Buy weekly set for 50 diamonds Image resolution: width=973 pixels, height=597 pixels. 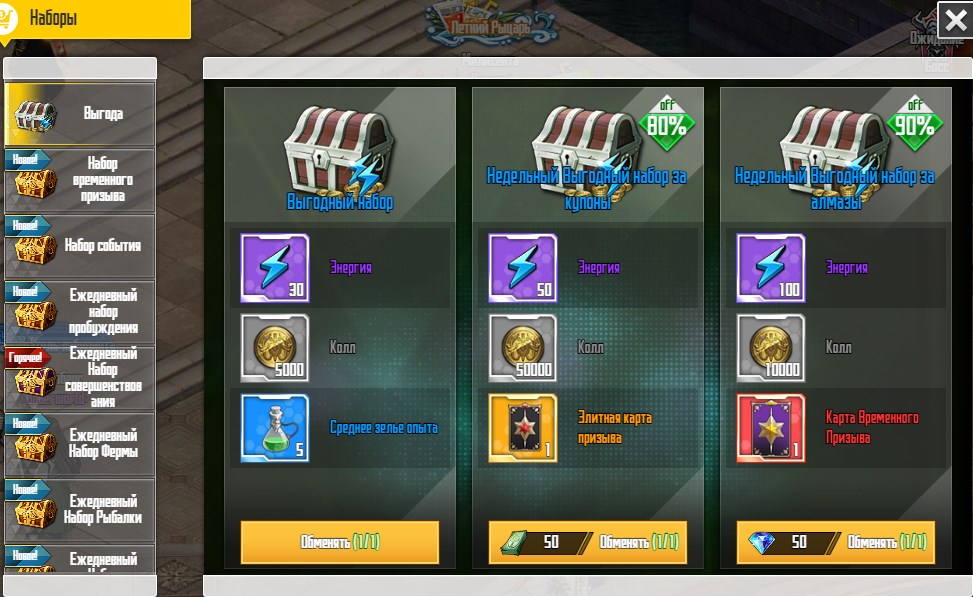click(x=836, y=542)
